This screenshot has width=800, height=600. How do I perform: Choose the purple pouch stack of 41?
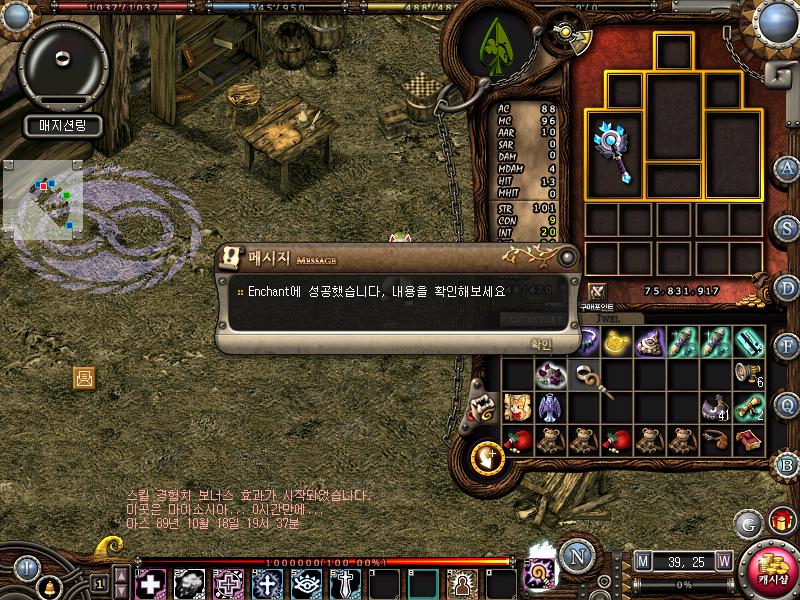716,407
